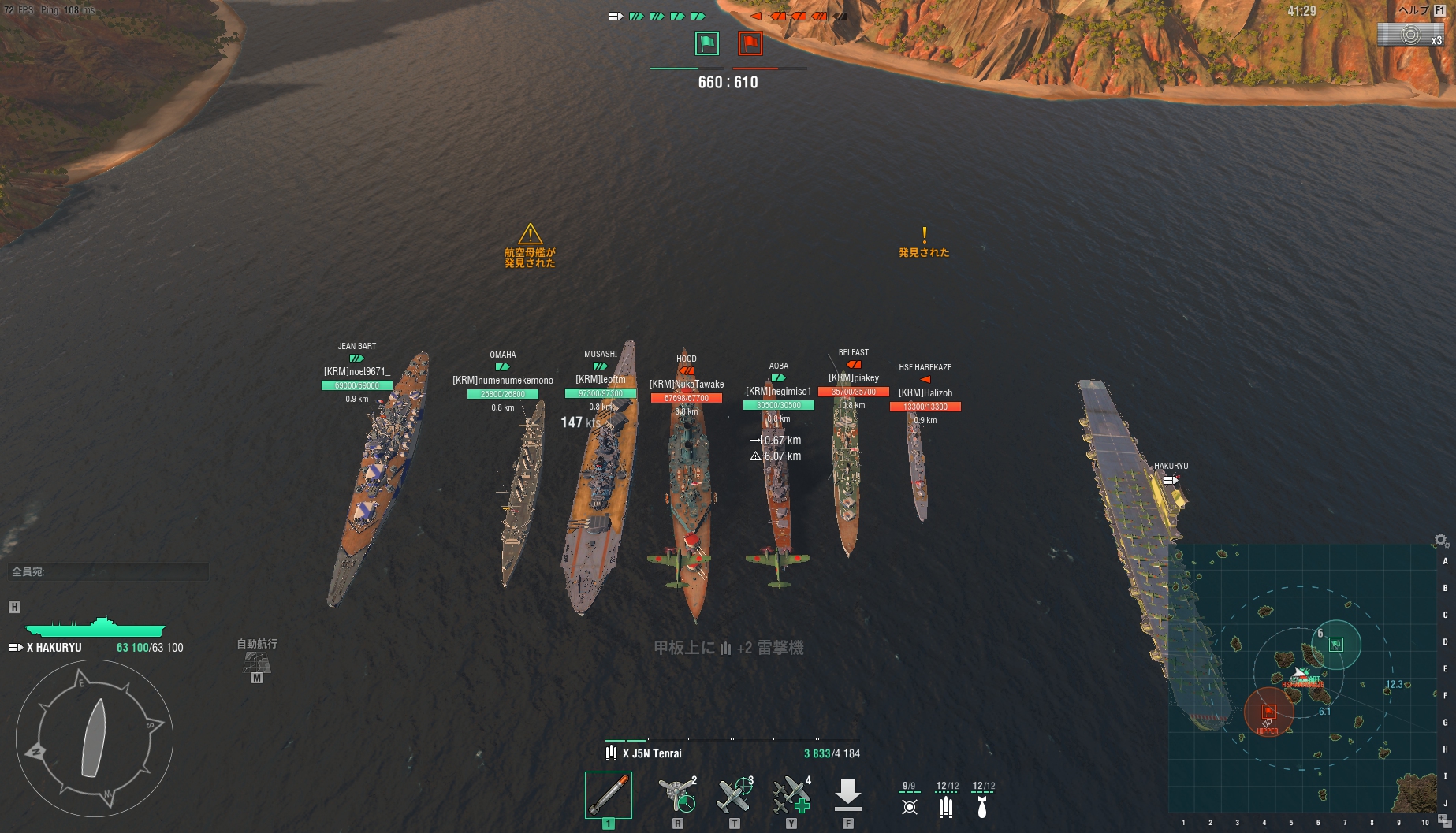Select the torpedo armament slot
Screen dimensions: 1456x833
tap(608, 795)
